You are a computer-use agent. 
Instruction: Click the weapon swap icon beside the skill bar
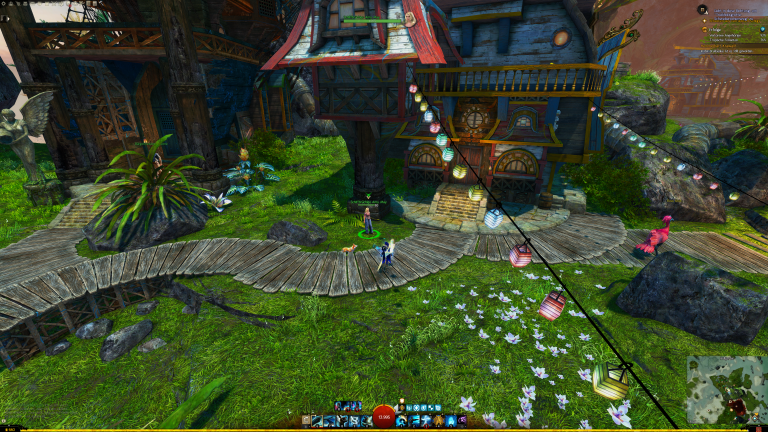305,422
